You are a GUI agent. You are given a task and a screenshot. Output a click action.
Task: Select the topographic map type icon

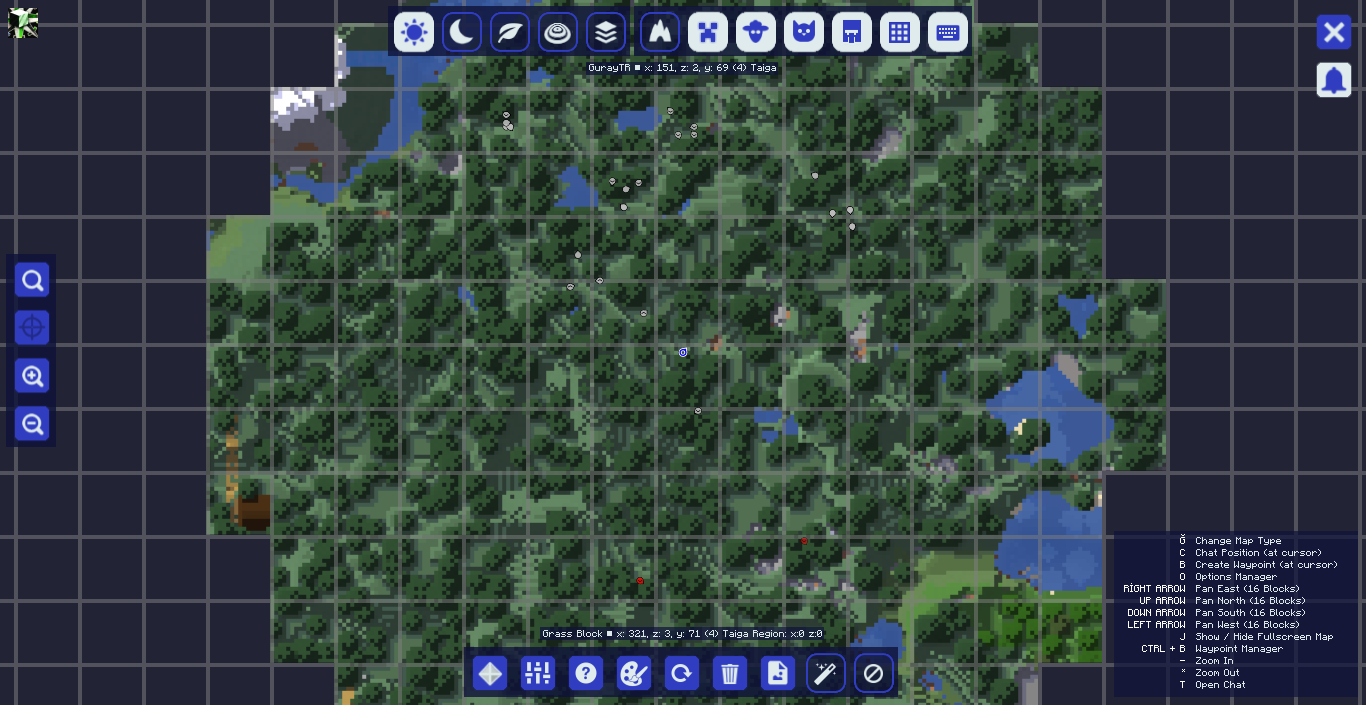click(557, 32)
